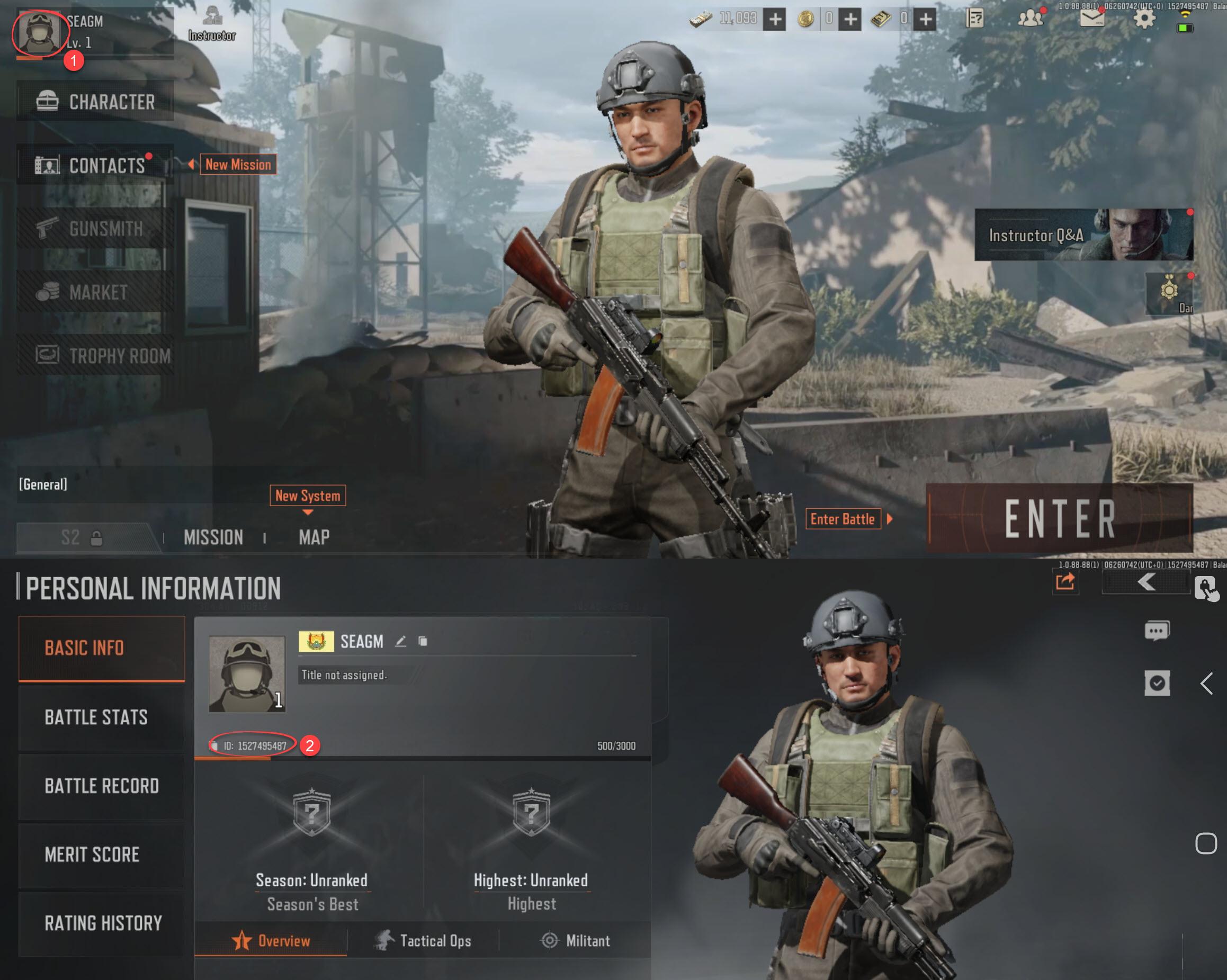Screen dimensions: 1227x980
Task: Click the share icon in Personal Information
Action: [x=1065, y=582]
